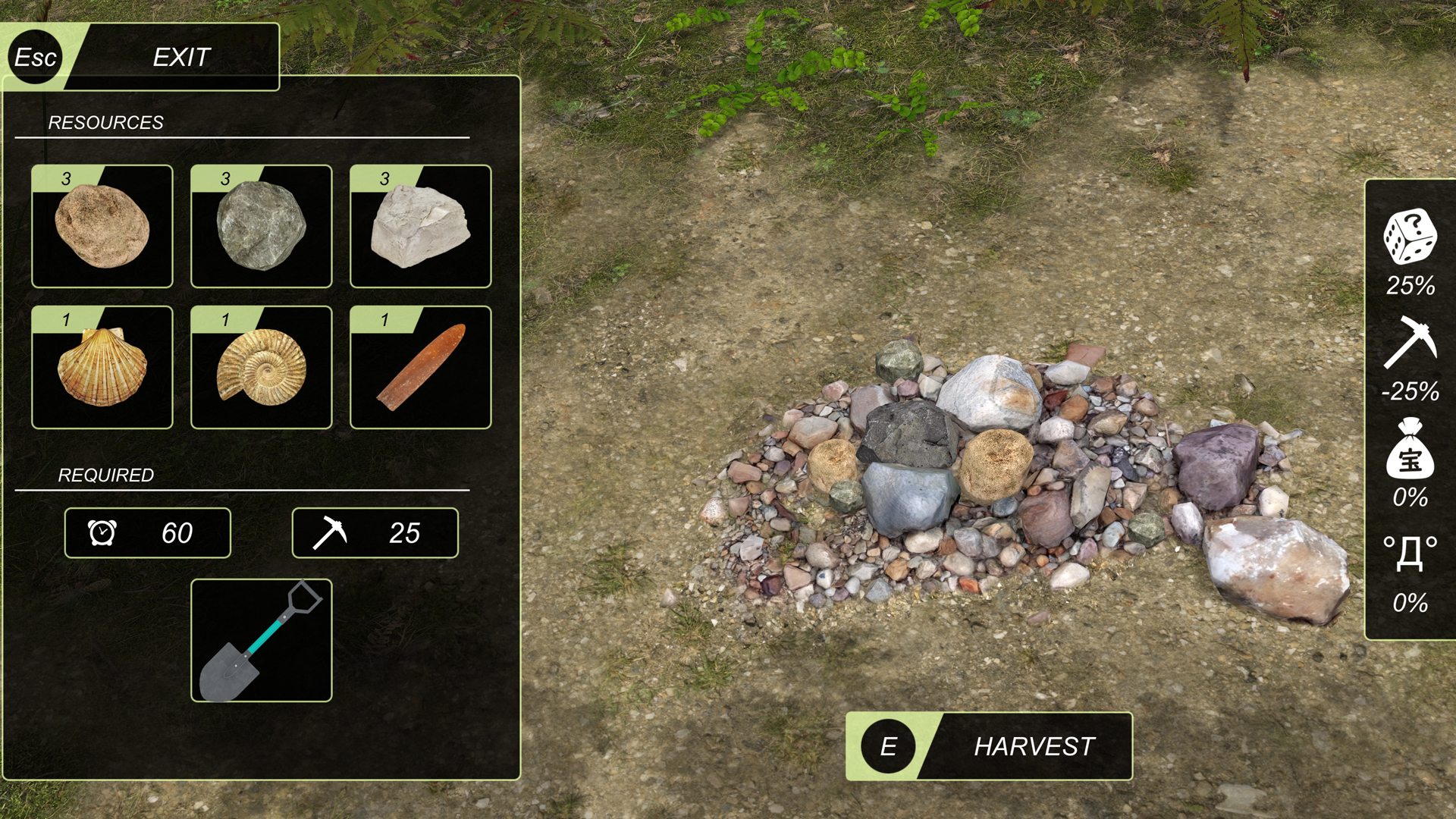Select the tan sandstone resource slot
1456x819 pixels.
click(x=102, y=226)
